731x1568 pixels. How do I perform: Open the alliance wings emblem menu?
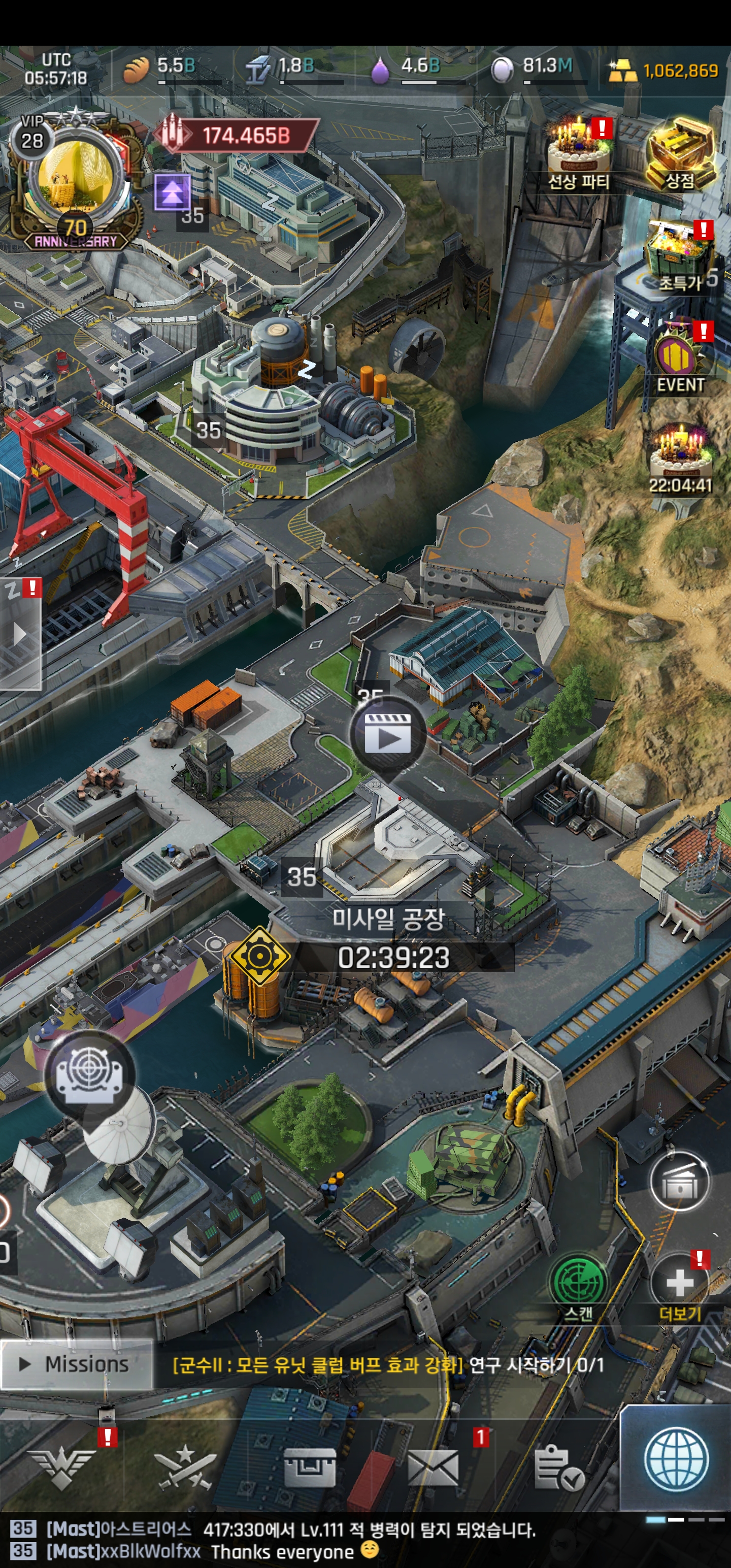pyautogui.click(x=61, y=1467)
